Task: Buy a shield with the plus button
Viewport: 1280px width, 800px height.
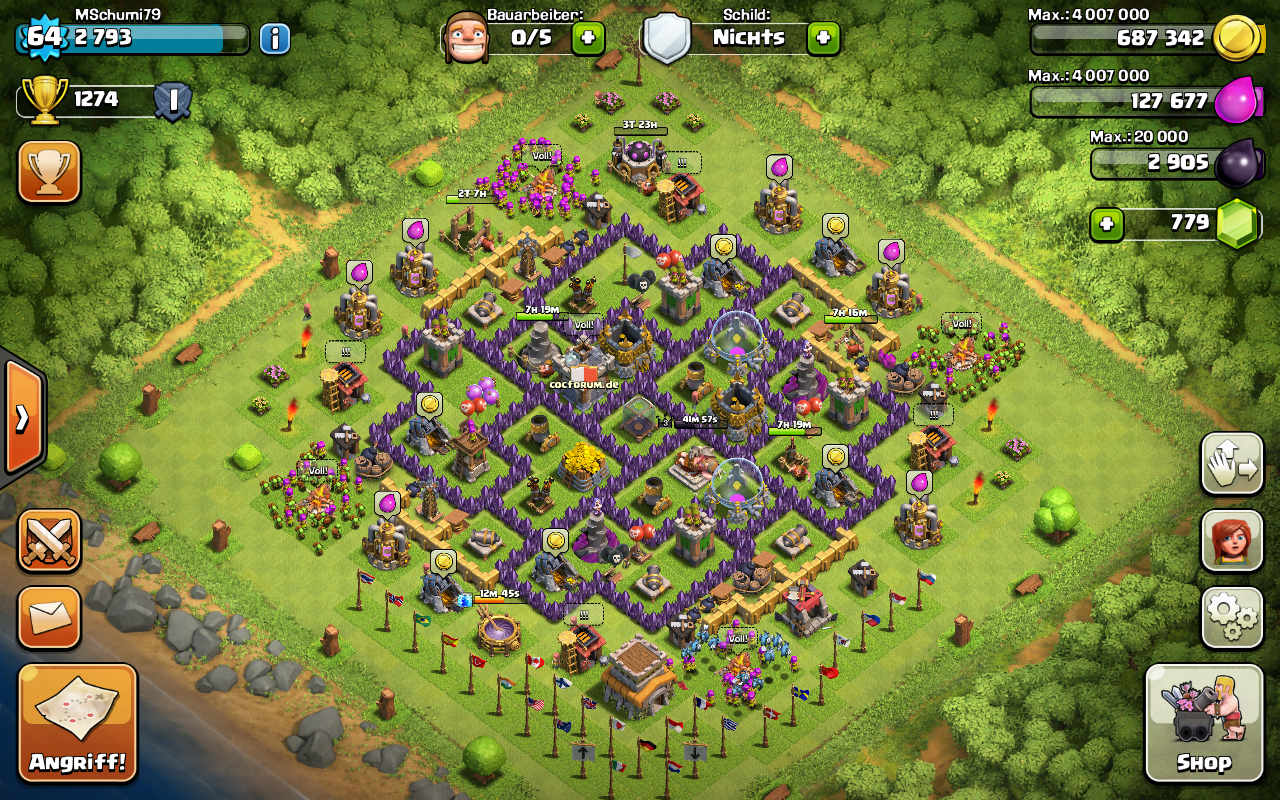Action: pyautogui.click(x=823, y=39)
